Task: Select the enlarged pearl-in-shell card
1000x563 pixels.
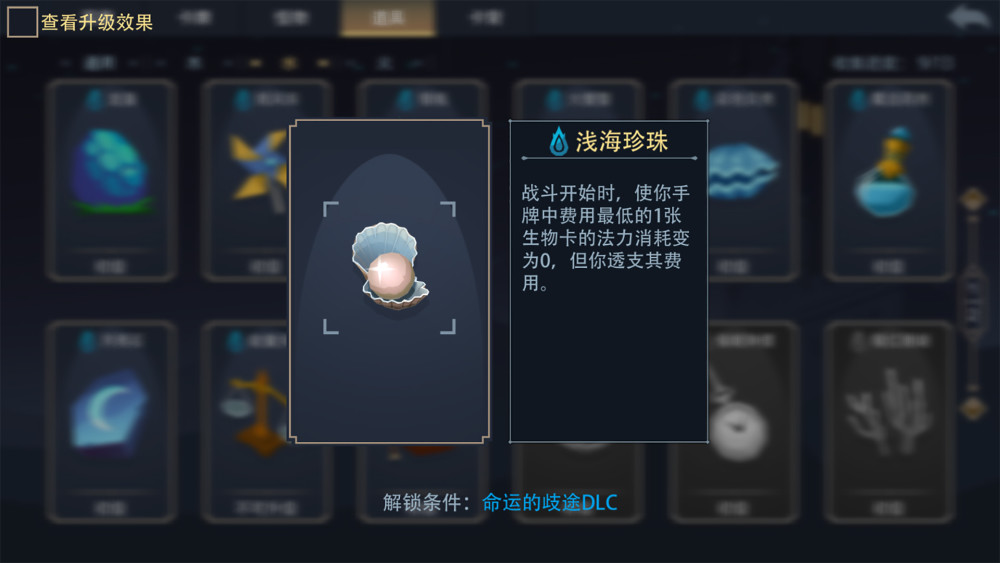Action: (389, 281)
